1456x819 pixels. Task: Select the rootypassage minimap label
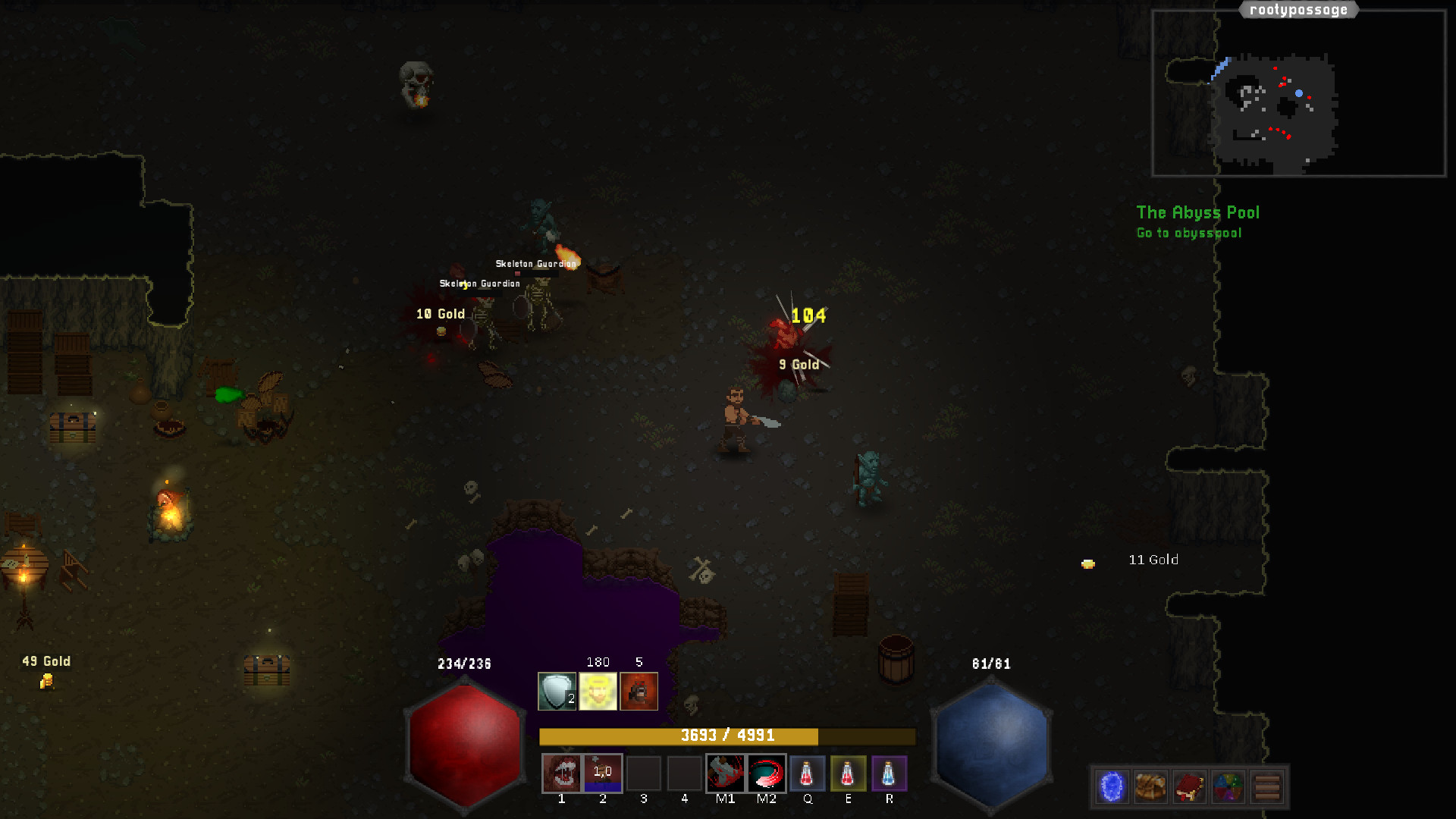(1298, 10)
